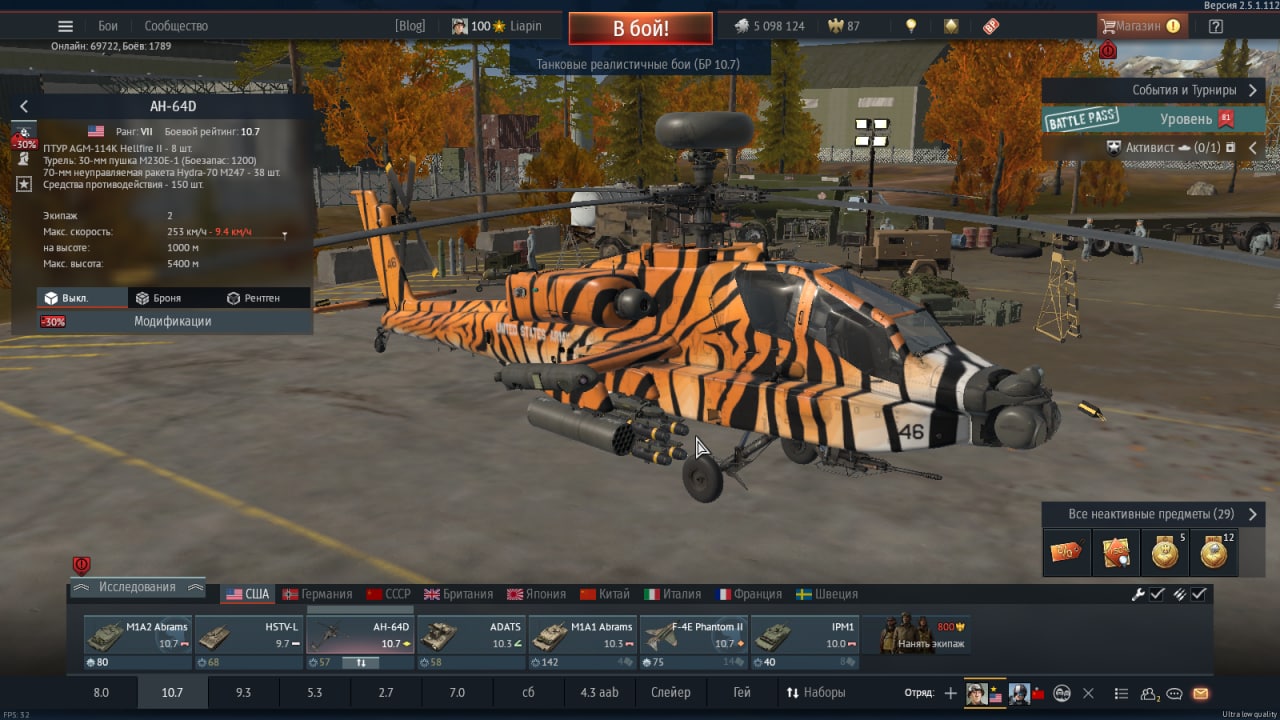This screenshot has height=720, width=1280.
Task: Open the Магазин shop
Action: pyautogui.click(x=1142, y=26)
